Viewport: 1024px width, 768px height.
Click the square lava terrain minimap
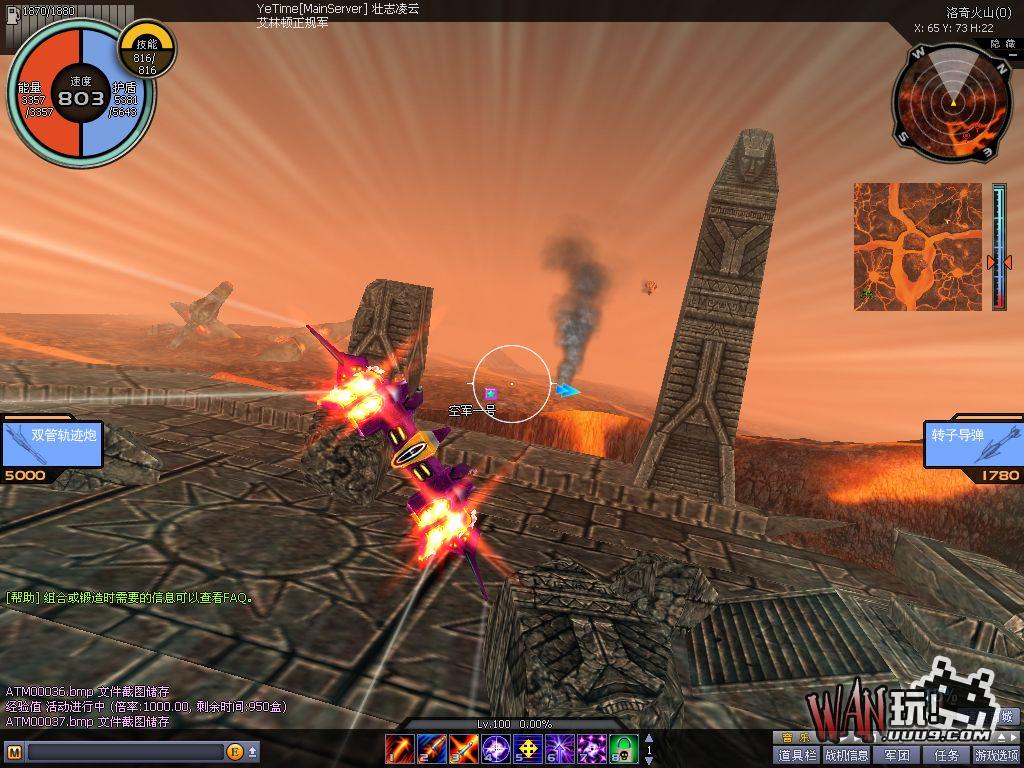click(x=917, y=246)
